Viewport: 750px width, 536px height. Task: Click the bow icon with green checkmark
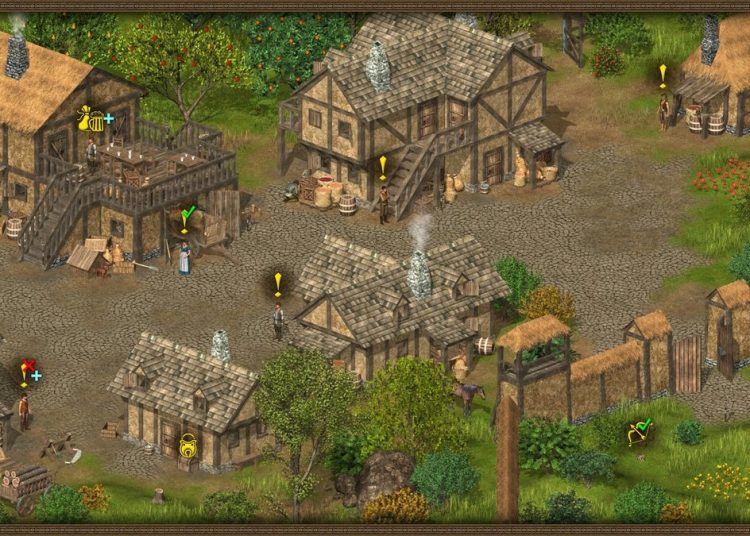637,433
